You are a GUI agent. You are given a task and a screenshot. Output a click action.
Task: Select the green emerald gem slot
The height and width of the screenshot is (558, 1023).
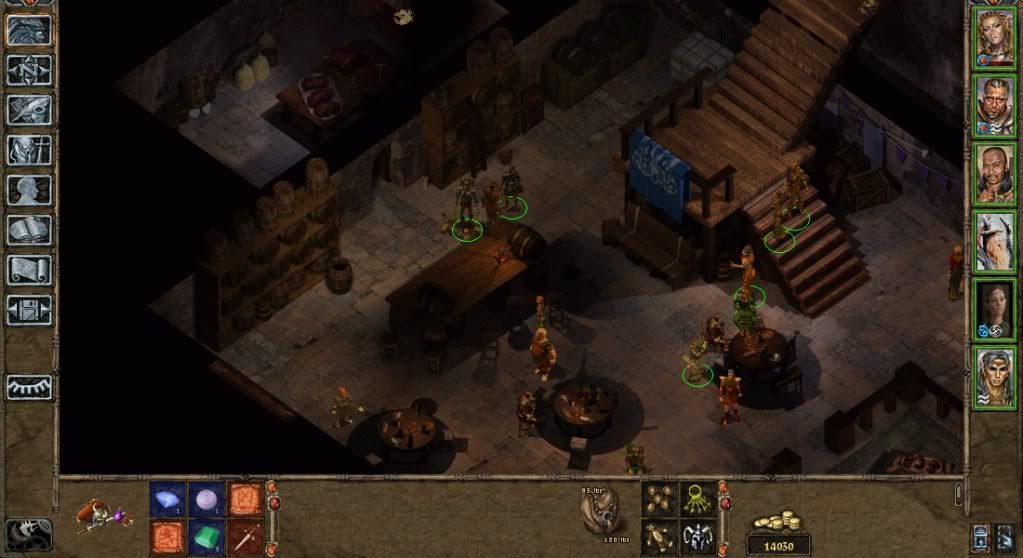click(205, 536)
